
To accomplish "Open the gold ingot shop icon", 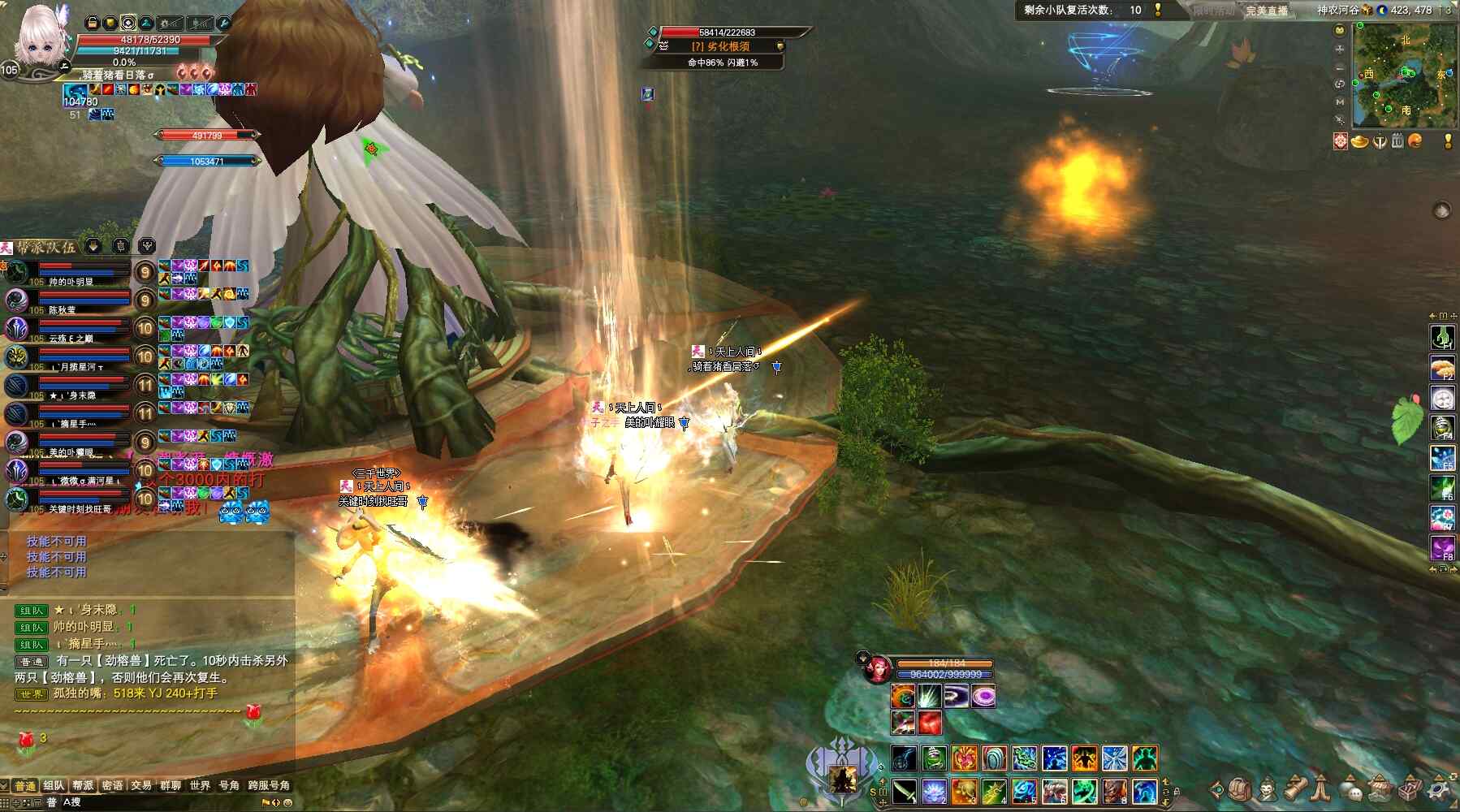I will pos(1360,141).
